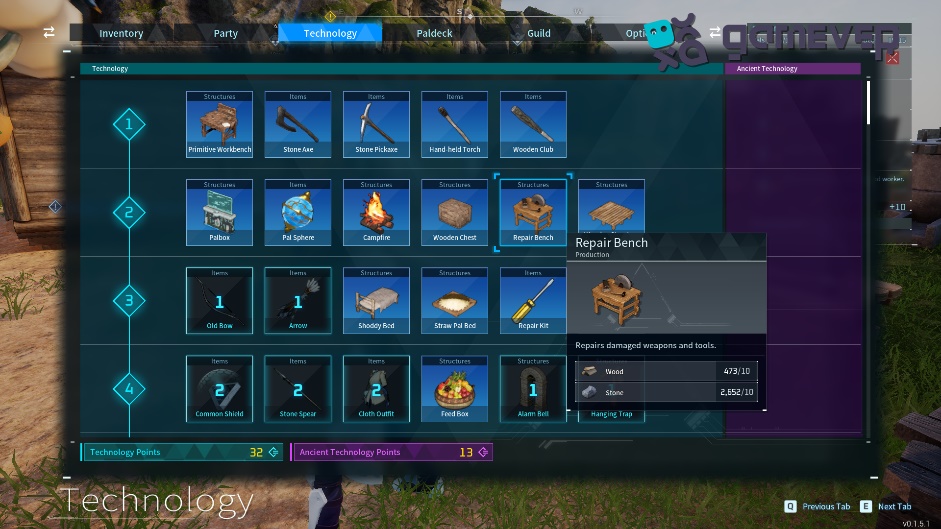The height and width of the screenshot is (529, 941).
Task: Select the Repair Kit technology
Action: (533, 300)
